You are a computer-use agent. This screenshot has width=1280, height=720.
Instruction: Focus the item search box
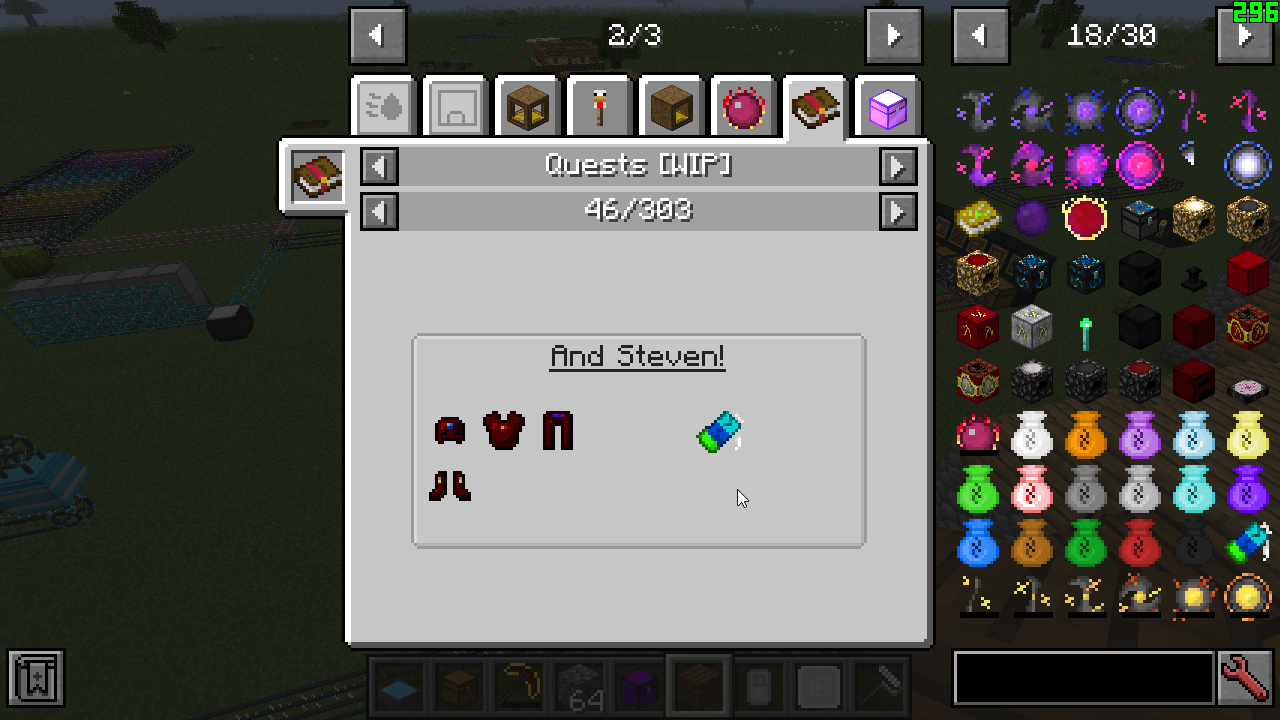(1084, 679)
